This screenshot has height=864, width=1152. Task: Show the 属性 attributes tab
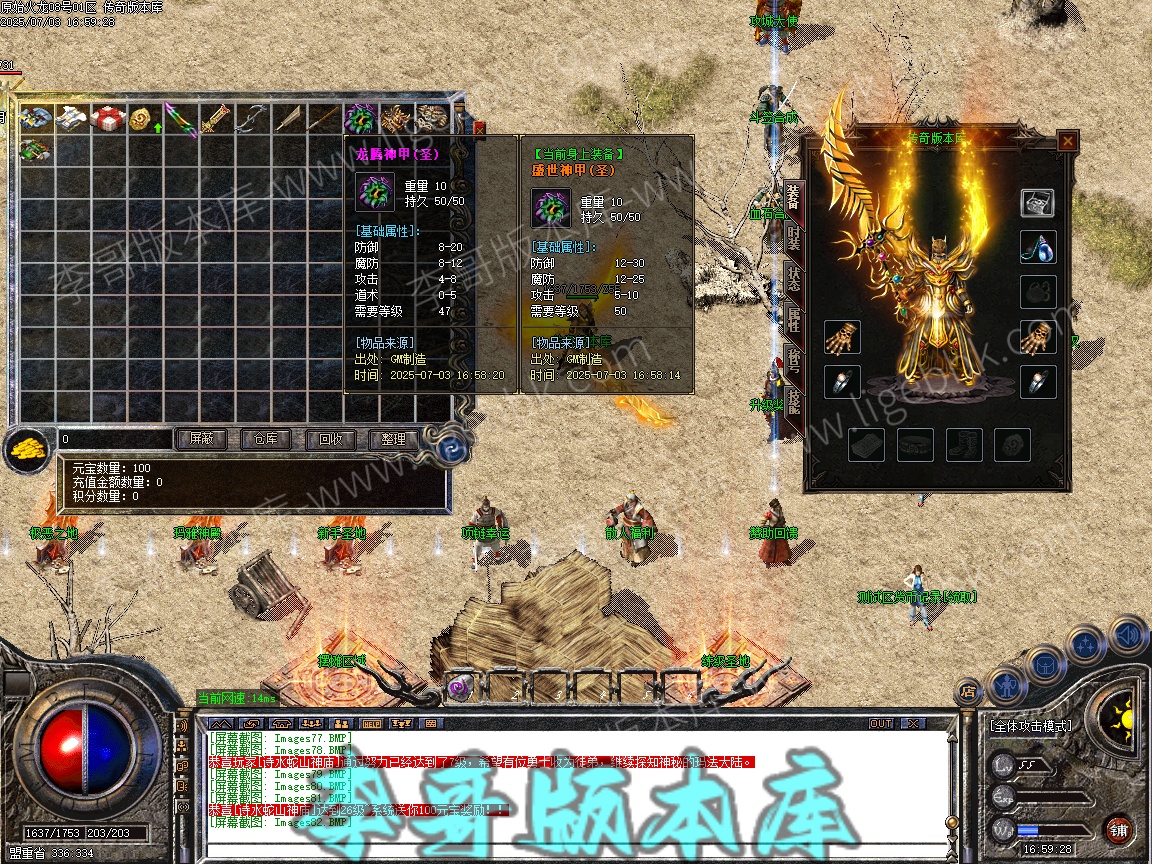pos(792,320)
